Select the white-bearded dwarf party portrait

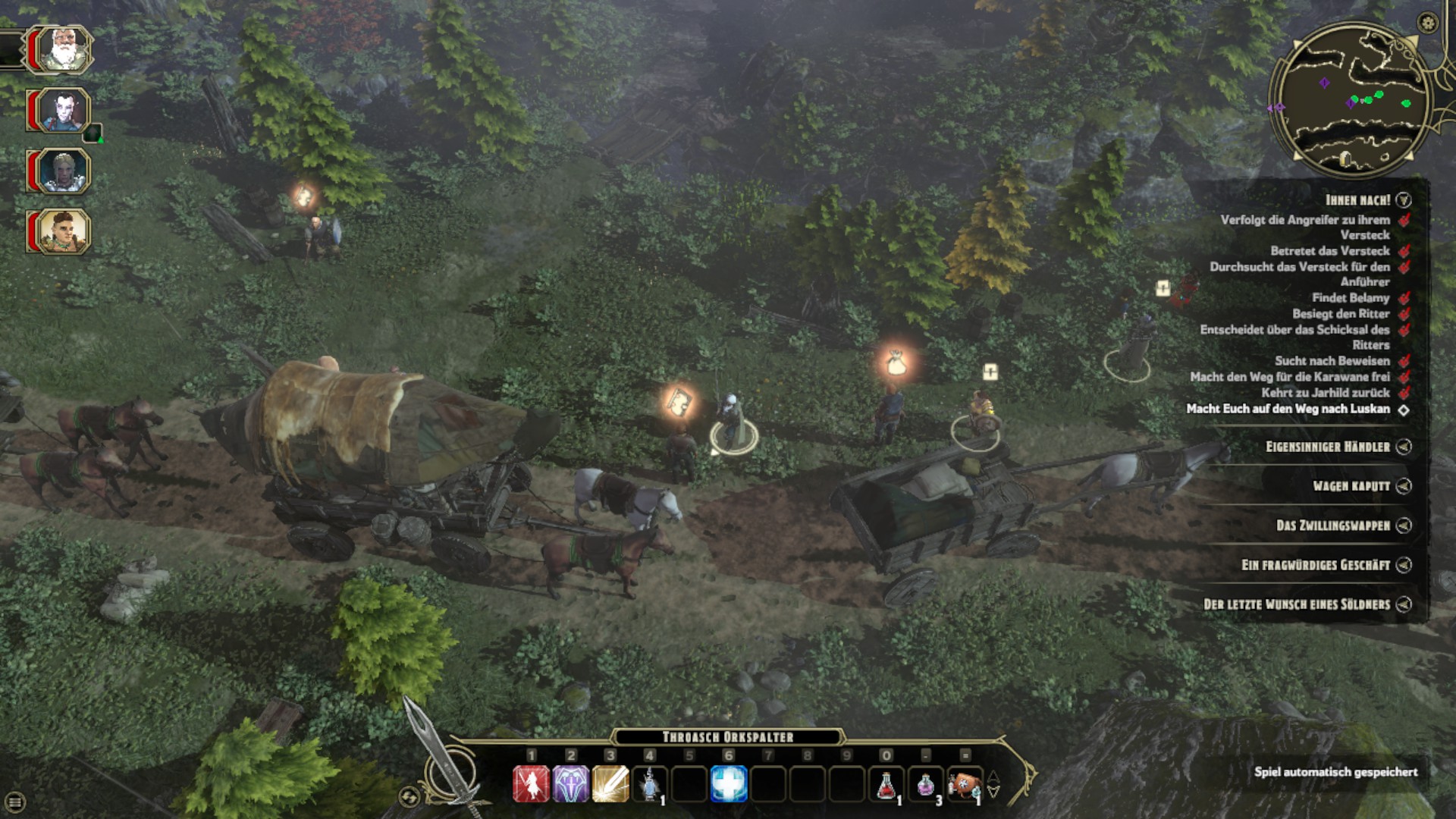click(x=63, y=50)
